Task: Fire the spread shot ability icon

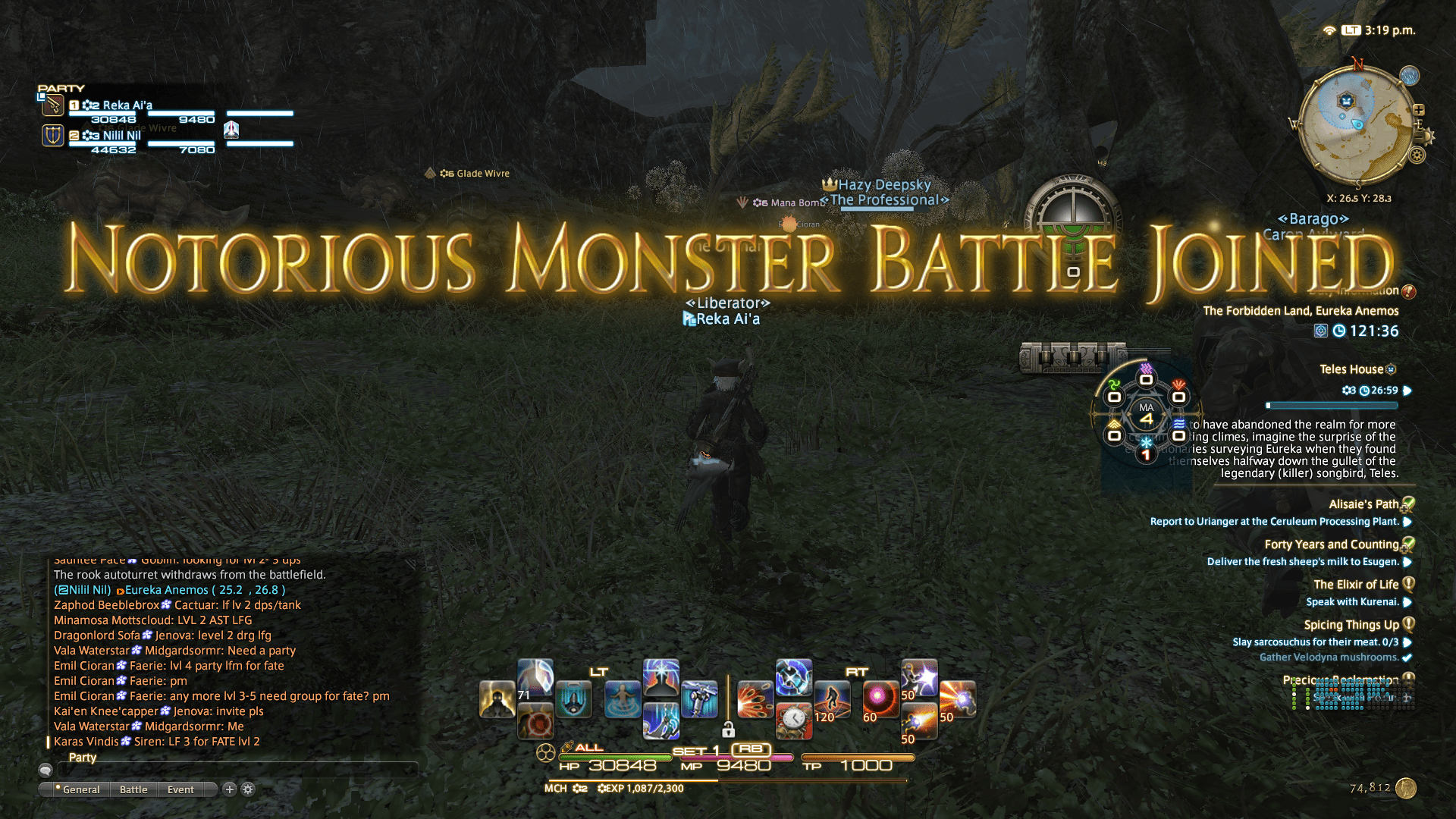Action: pos(755,699)
